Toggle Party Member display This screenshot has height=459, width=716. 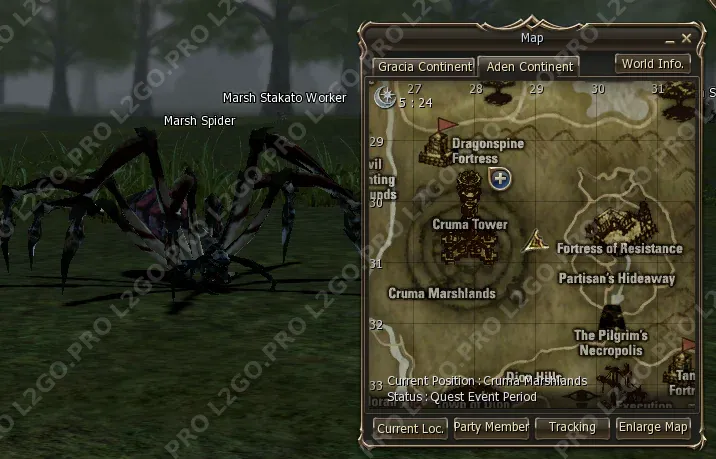coord(491,427)
